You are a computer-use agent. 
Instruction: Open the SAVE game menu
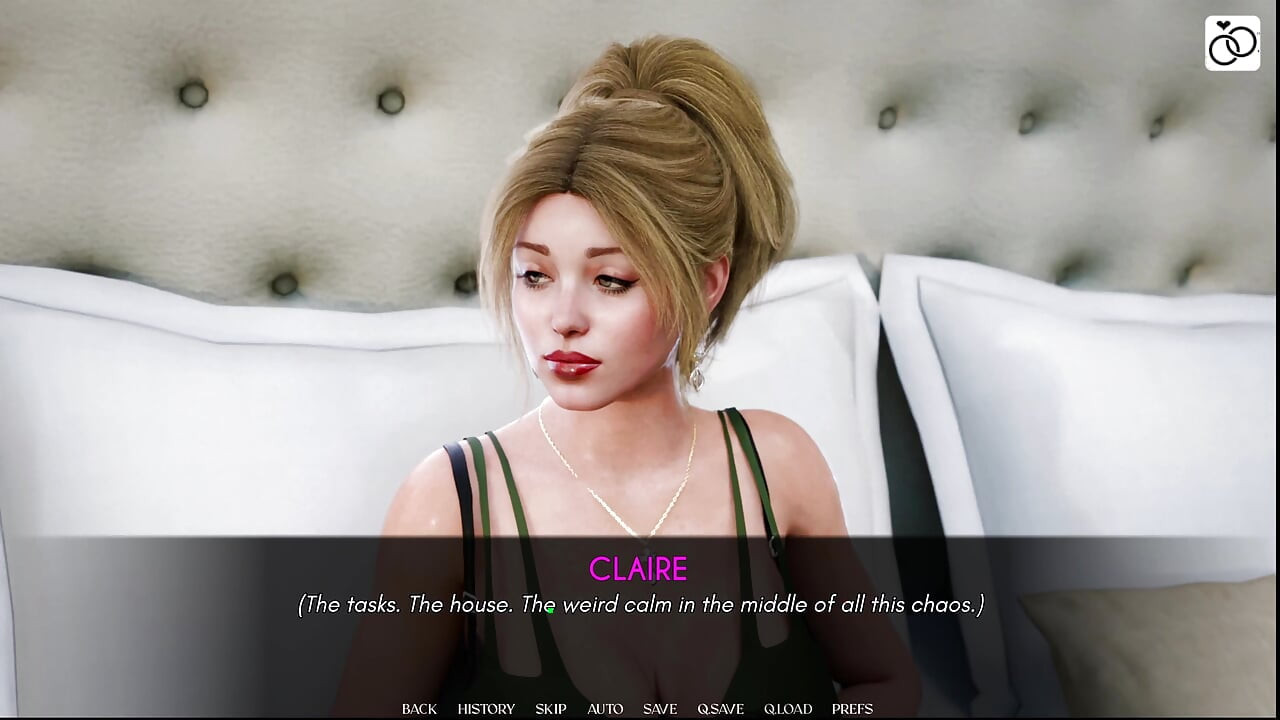[660, 709]
